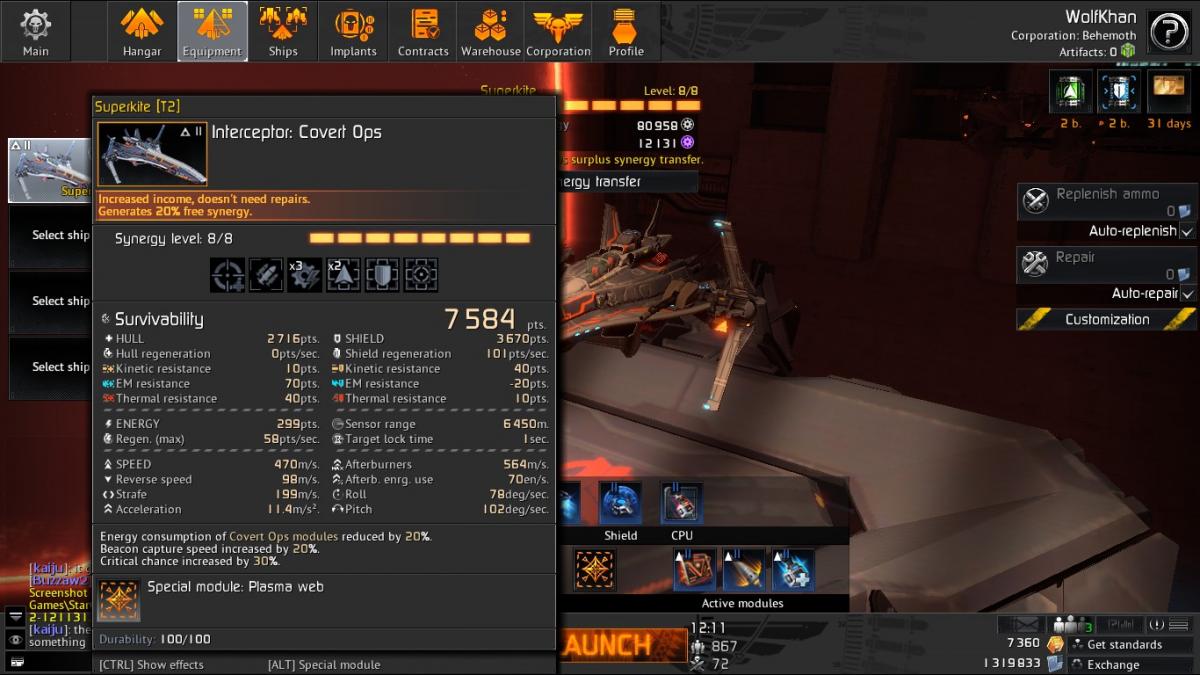Click the Get standards button

(1124, 645)
